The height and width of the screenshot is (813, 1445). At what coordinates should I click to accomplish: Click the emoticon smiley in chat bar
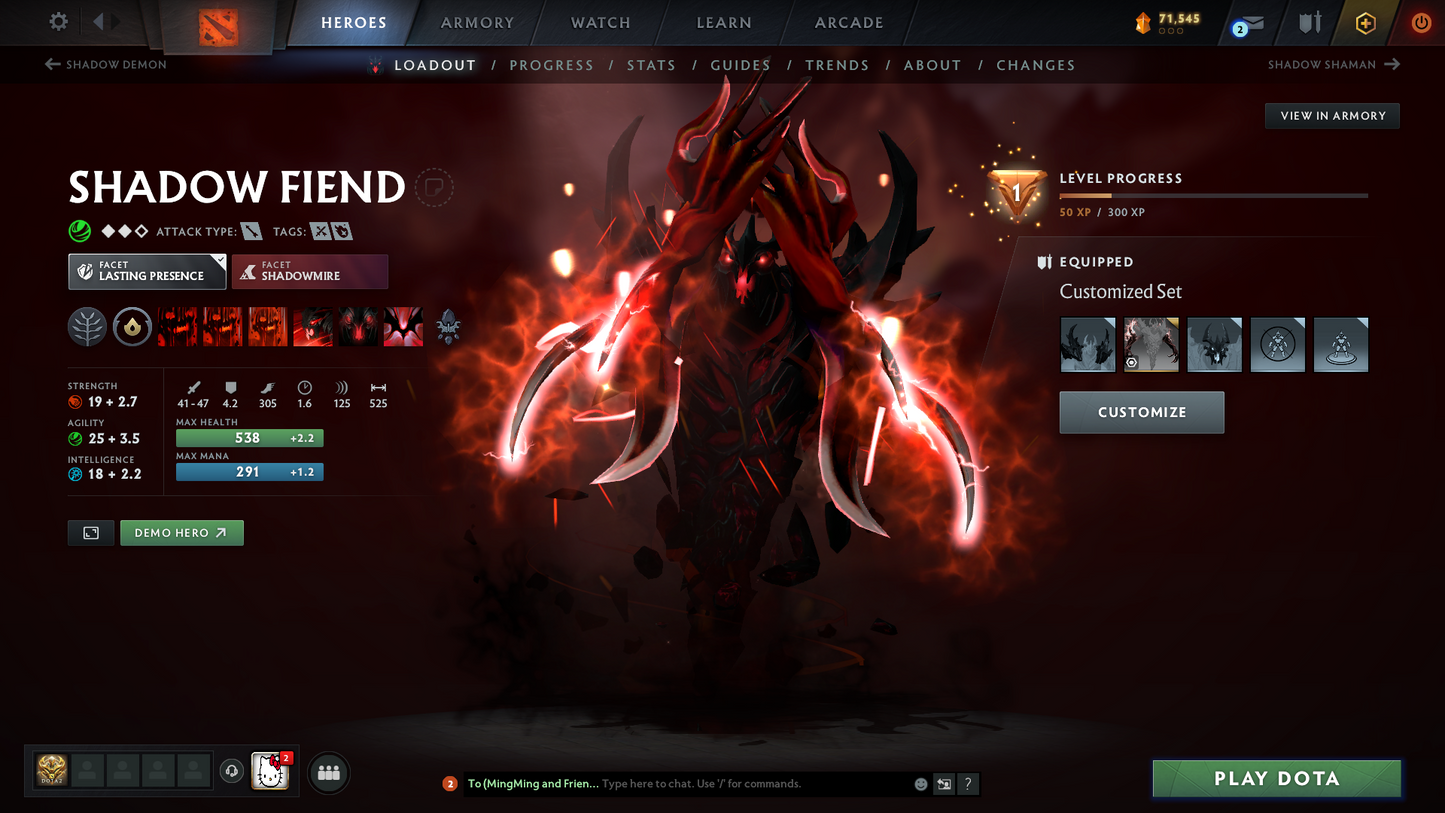(x=920, y=784)
